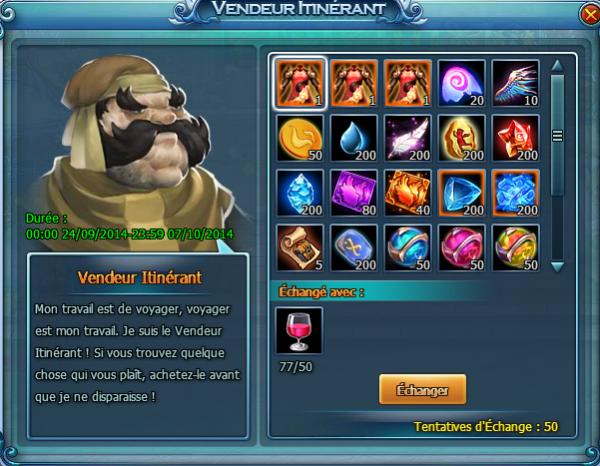Select the white feather item
The width and height of the screenshot is (600, 466).
point(407,139)
